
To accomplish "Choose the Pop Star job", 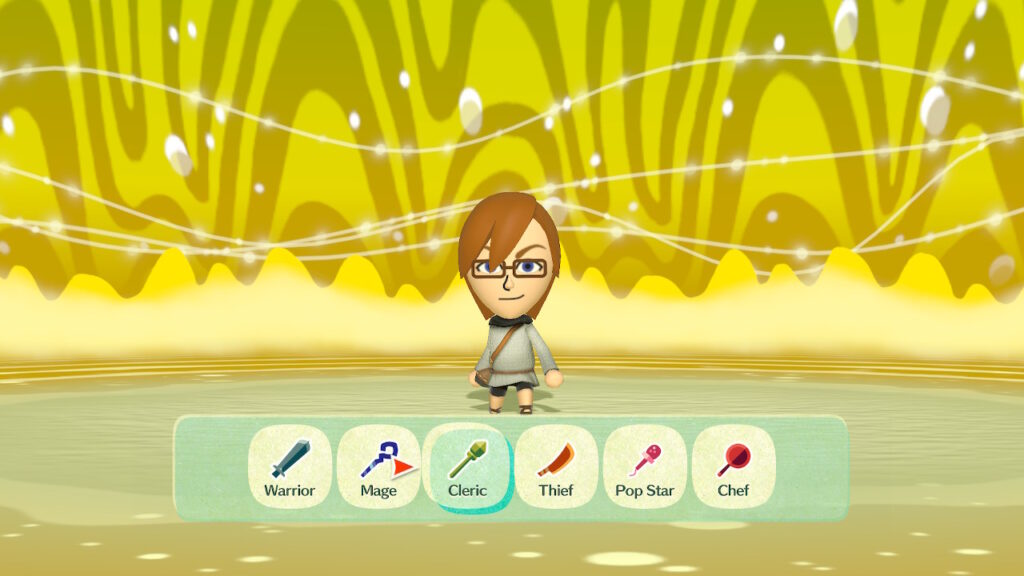I will [x=645, y=467].
